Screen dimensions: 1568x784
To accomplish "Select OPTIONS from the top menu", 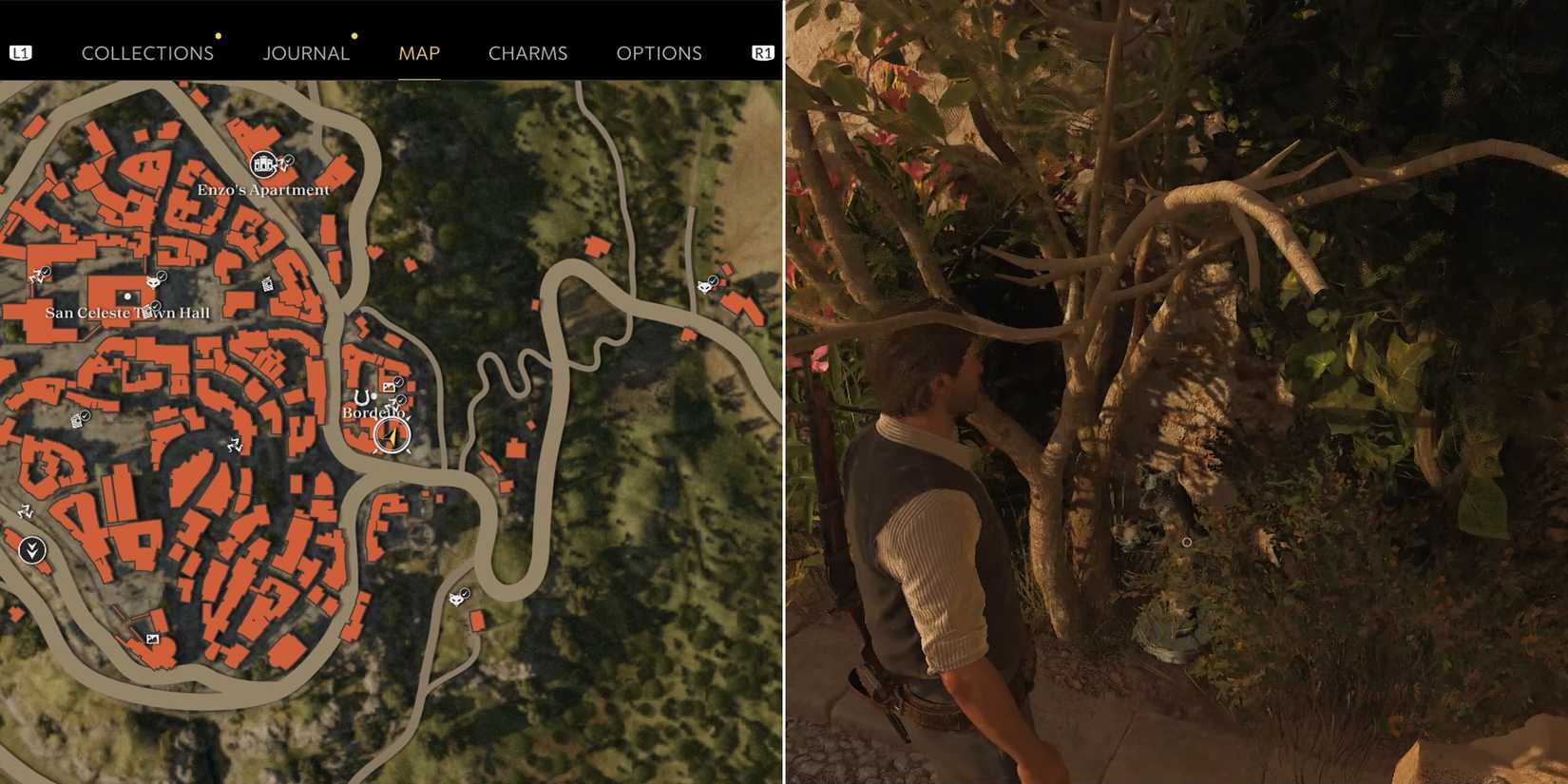I will tap(660, 53).
